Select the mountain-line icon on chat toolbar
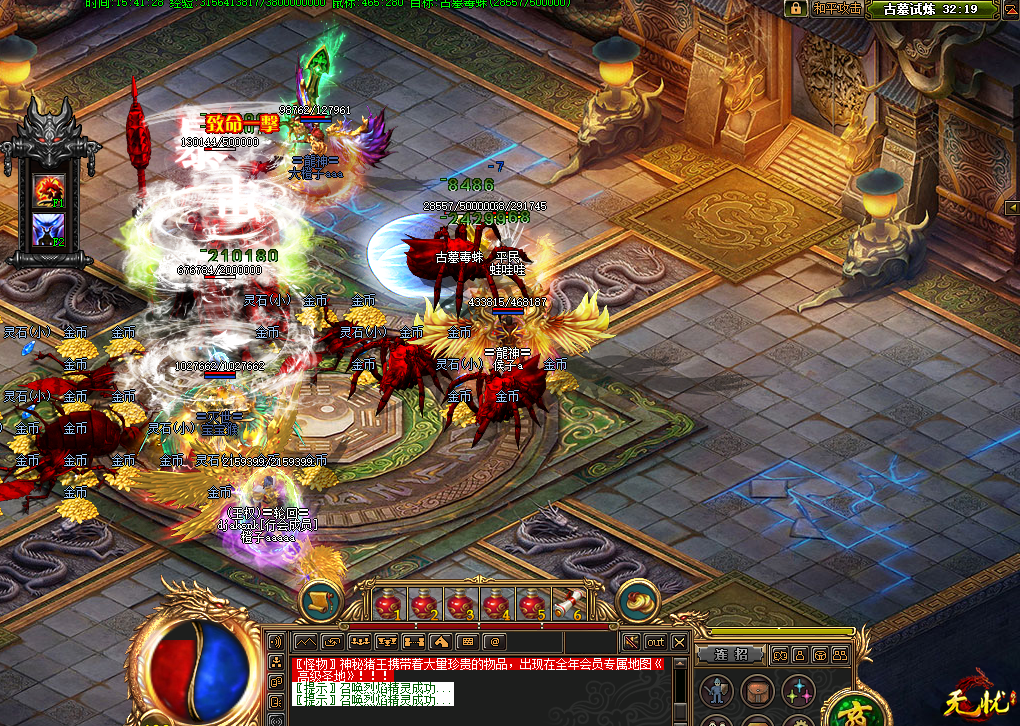The image size is (1020, 726). (304, 642)
